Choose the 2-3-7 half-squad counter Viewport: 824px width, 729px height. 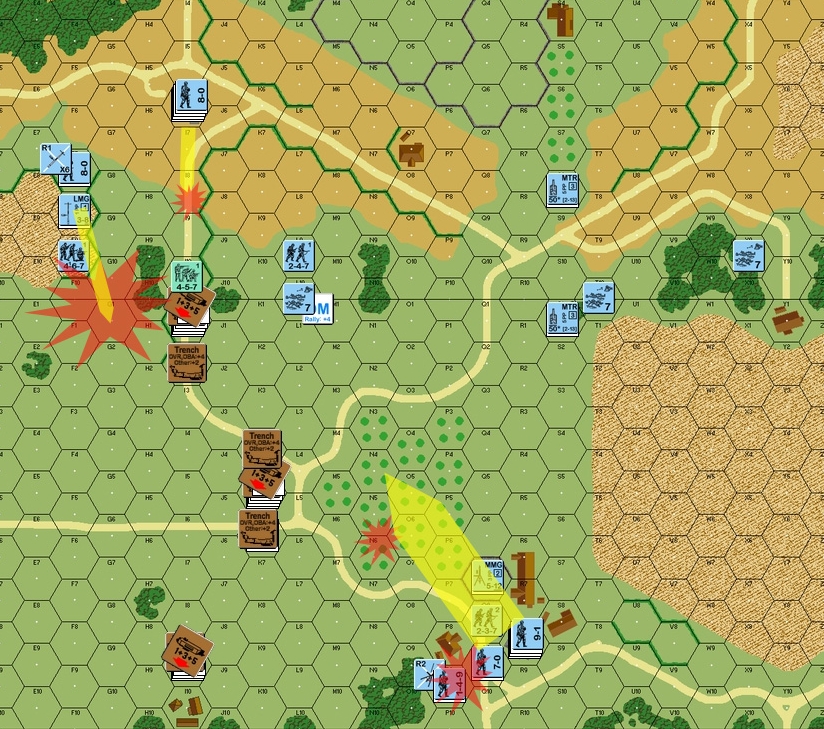(x=487, y=619)
